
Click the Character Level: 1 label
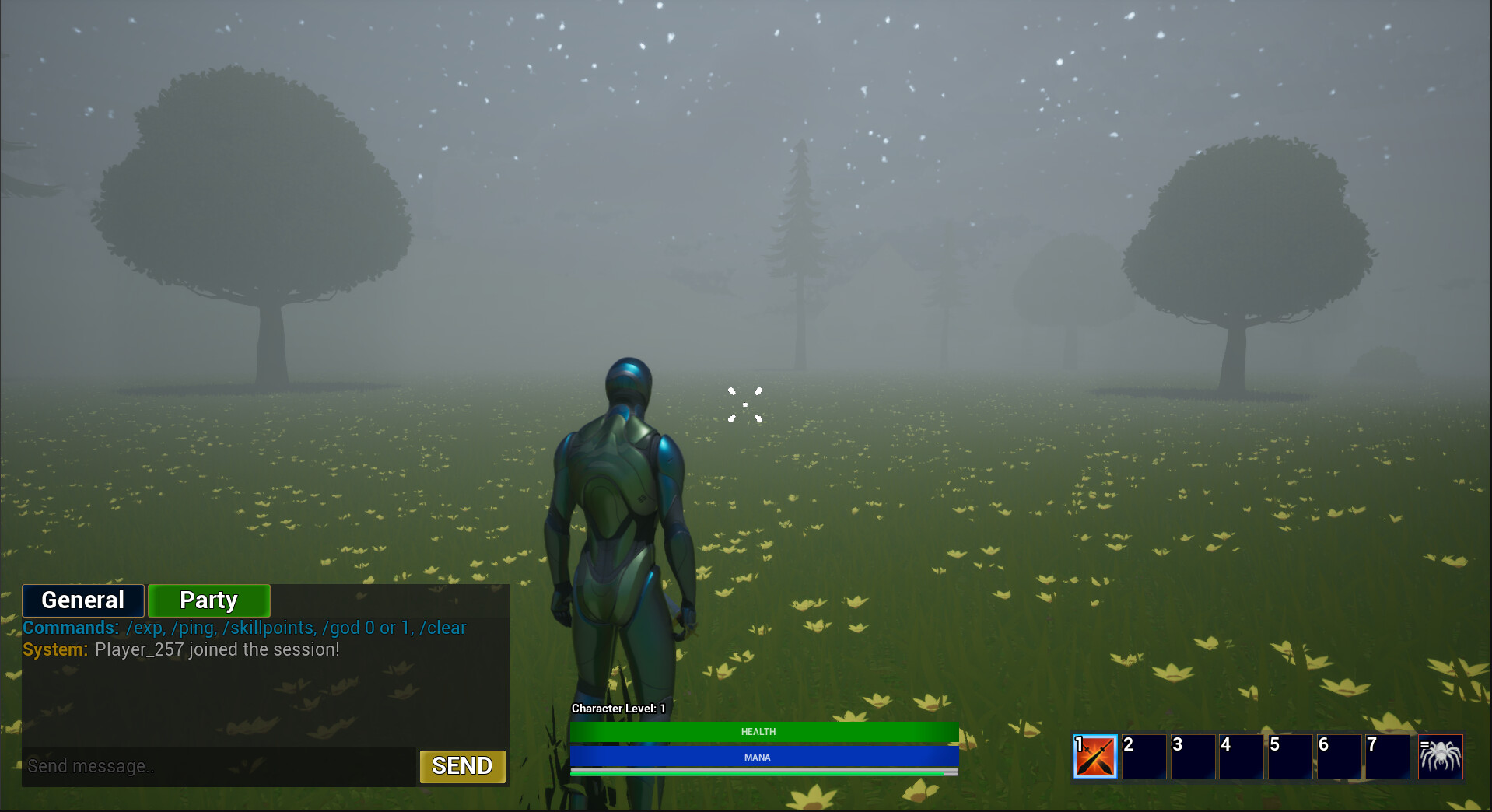pyautogui.click(x=617, y=709)
